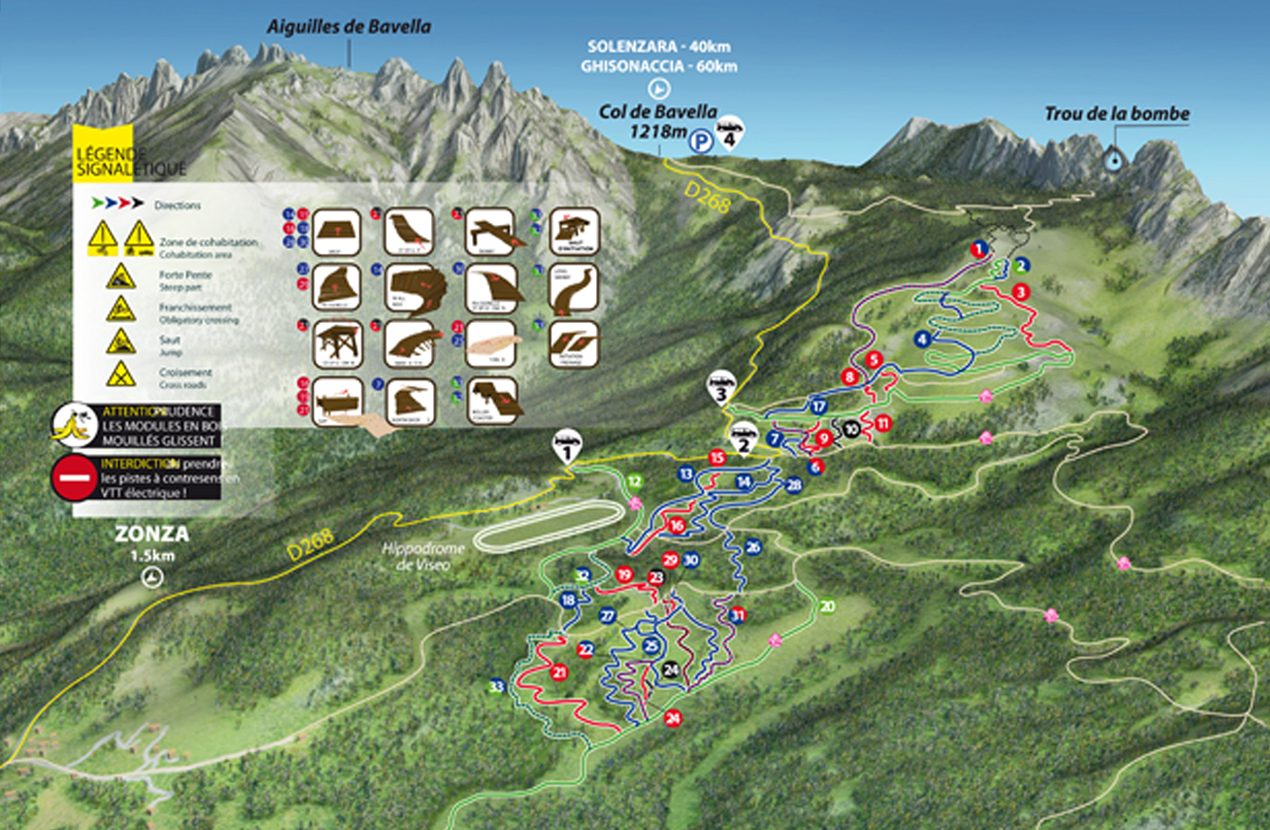Select the white bike pin numbered 1
The height and width of the screenshot is (830, 1270).
(x=566, y=446)
